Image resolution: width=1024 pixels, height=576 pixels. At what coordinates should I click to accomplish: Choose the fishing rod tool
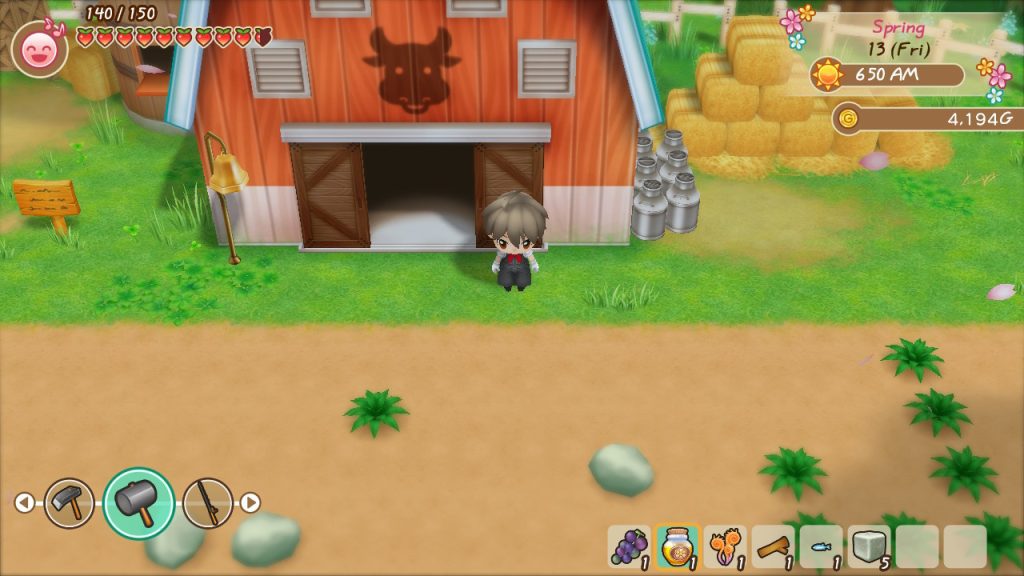pos(208,503)
